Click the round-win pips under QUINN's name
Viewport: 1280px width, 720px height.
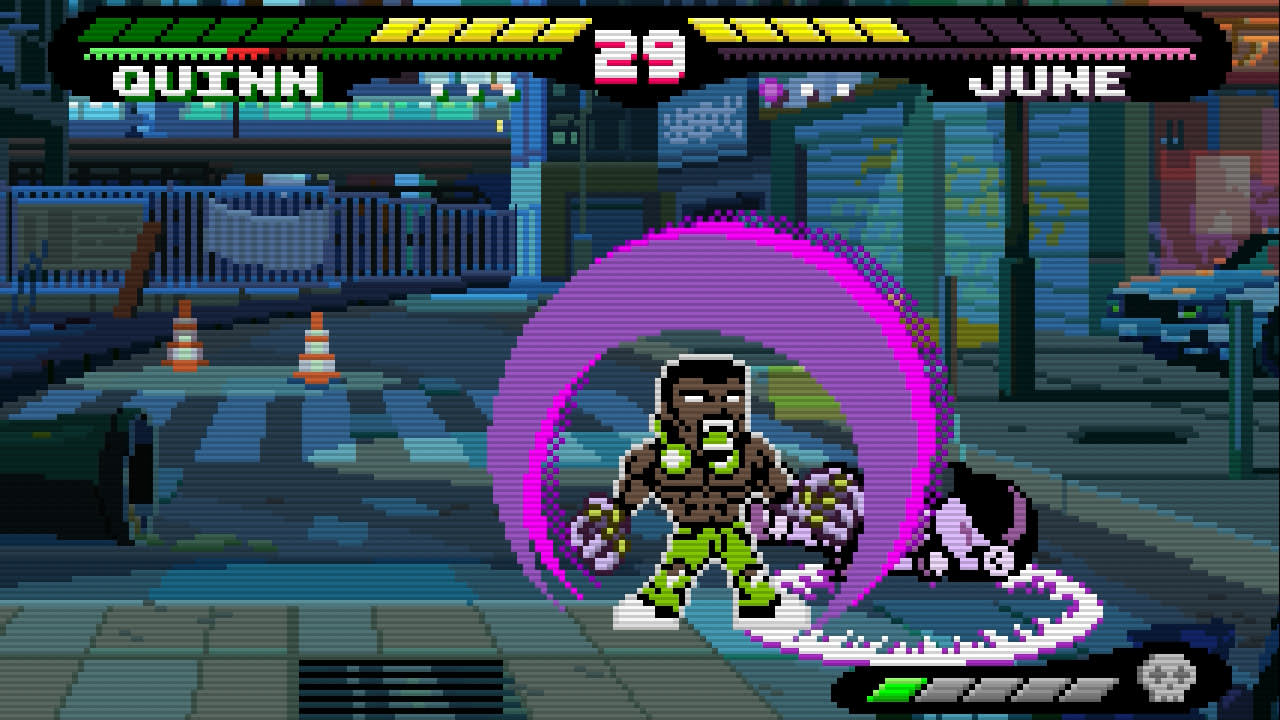coord(470,88)
